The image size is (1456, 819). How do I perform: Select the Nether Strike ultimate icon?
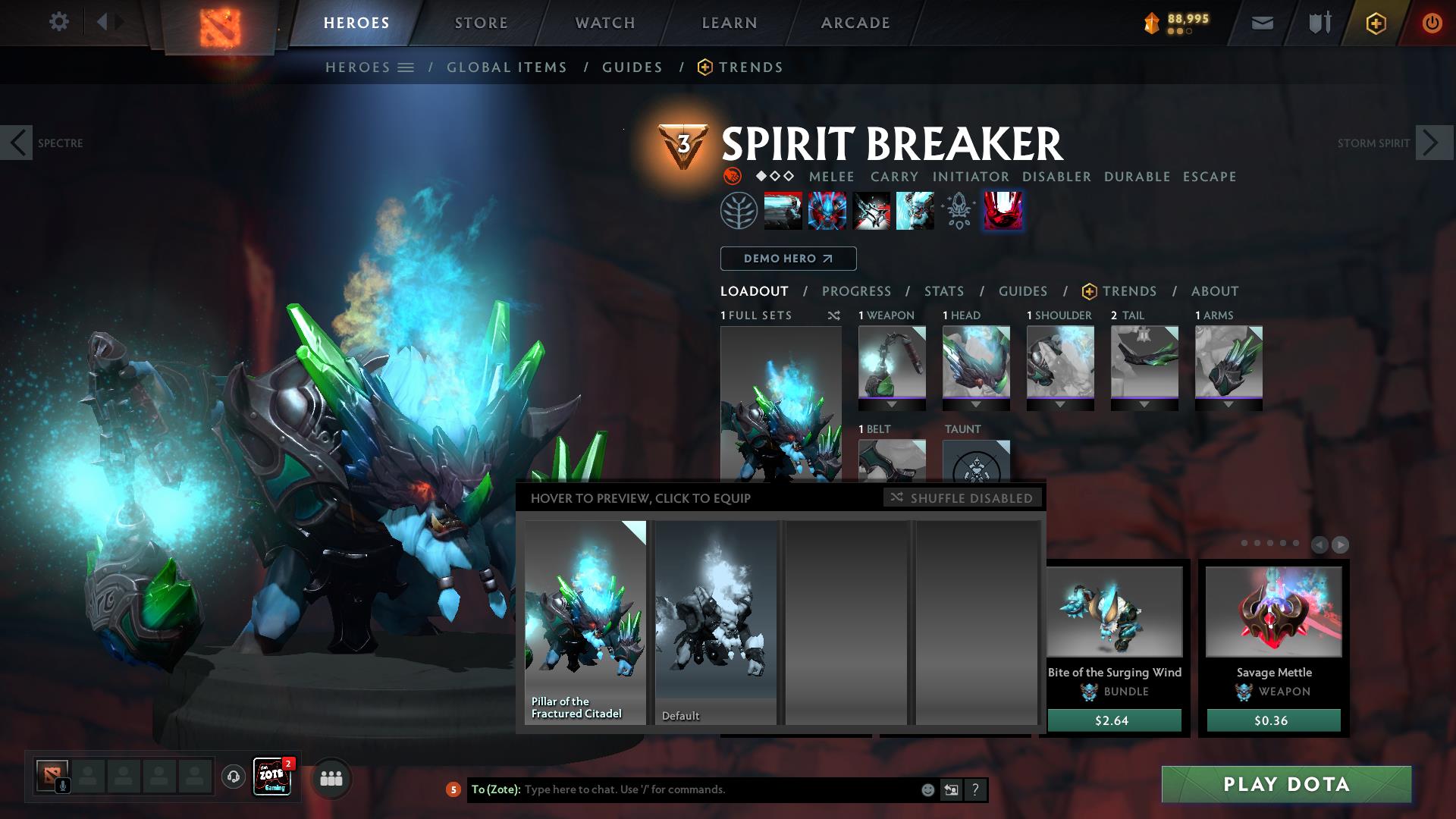point(1003,212)
